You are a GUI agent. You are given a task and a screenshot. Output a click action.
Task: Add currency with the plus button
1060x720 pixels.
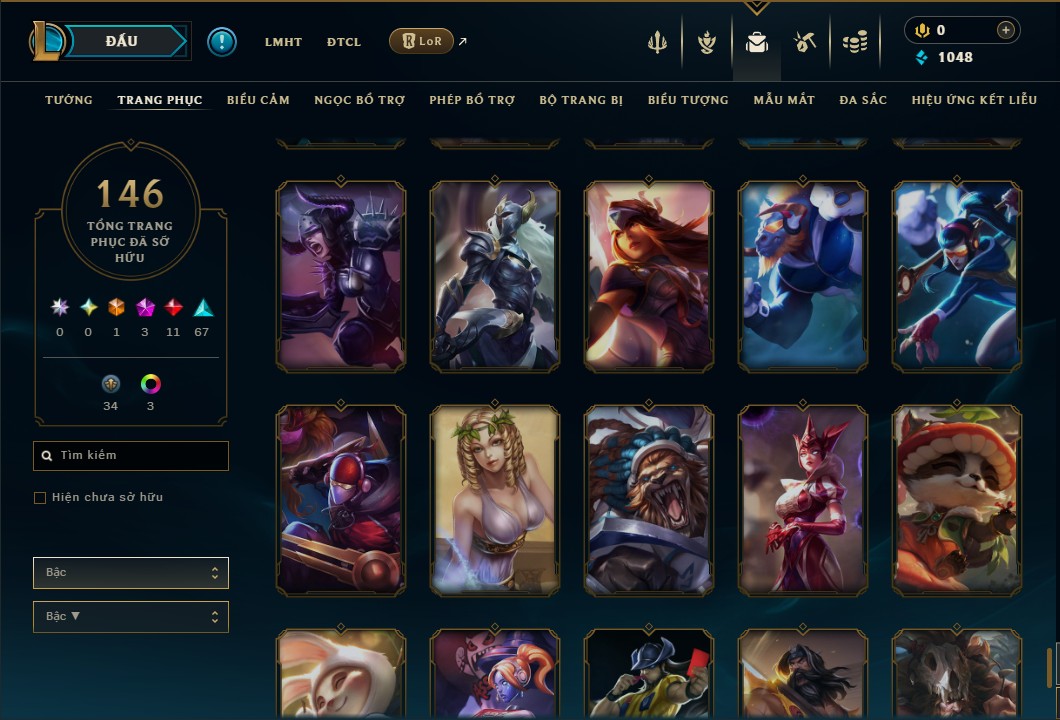[1006, 31]
